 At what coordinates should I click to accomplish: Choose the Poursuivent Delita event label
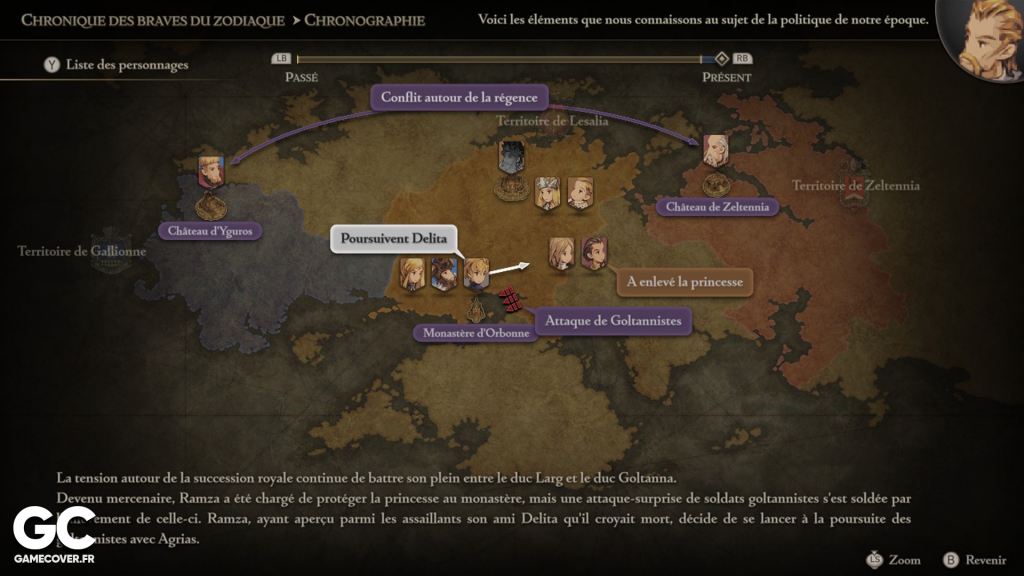point(393,239)
